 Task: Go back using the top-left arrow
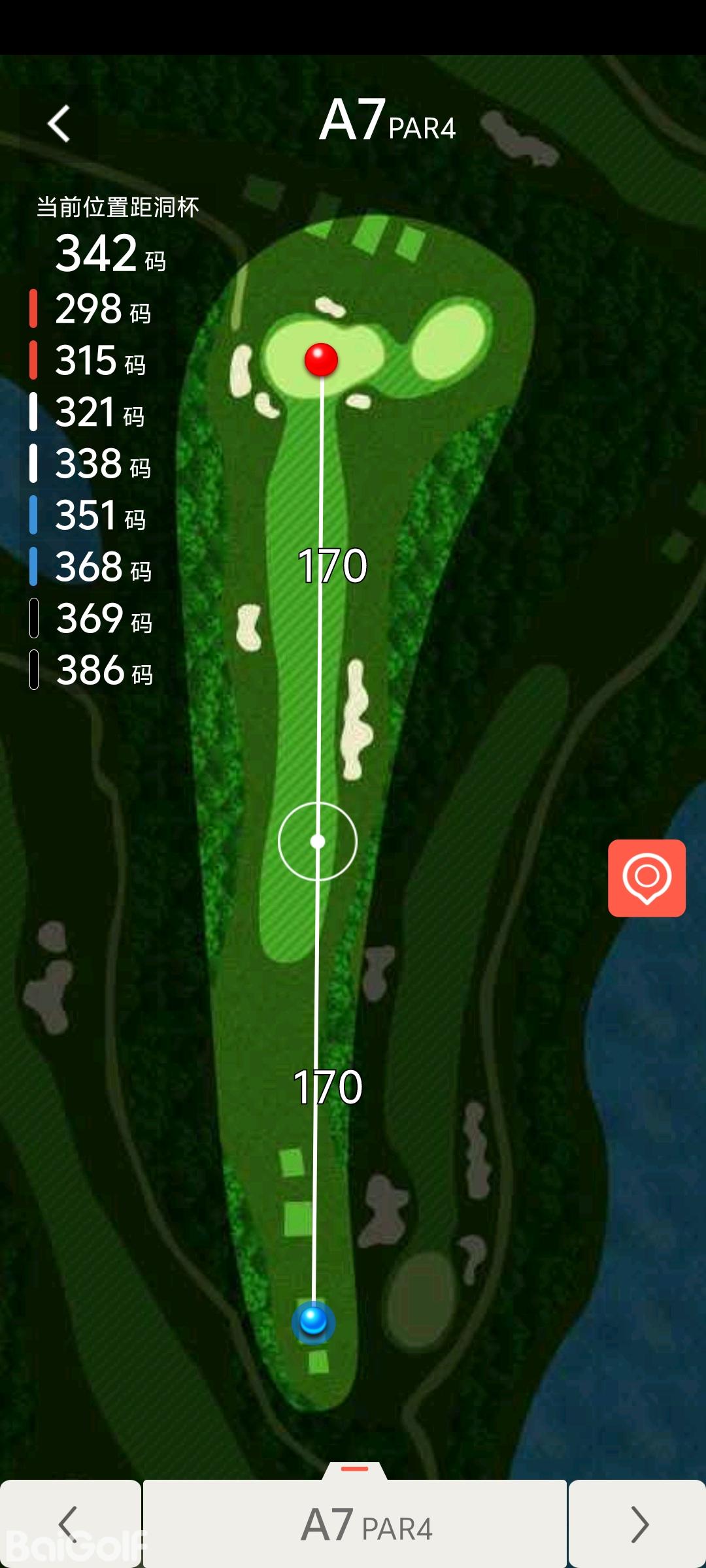(59, 123)
